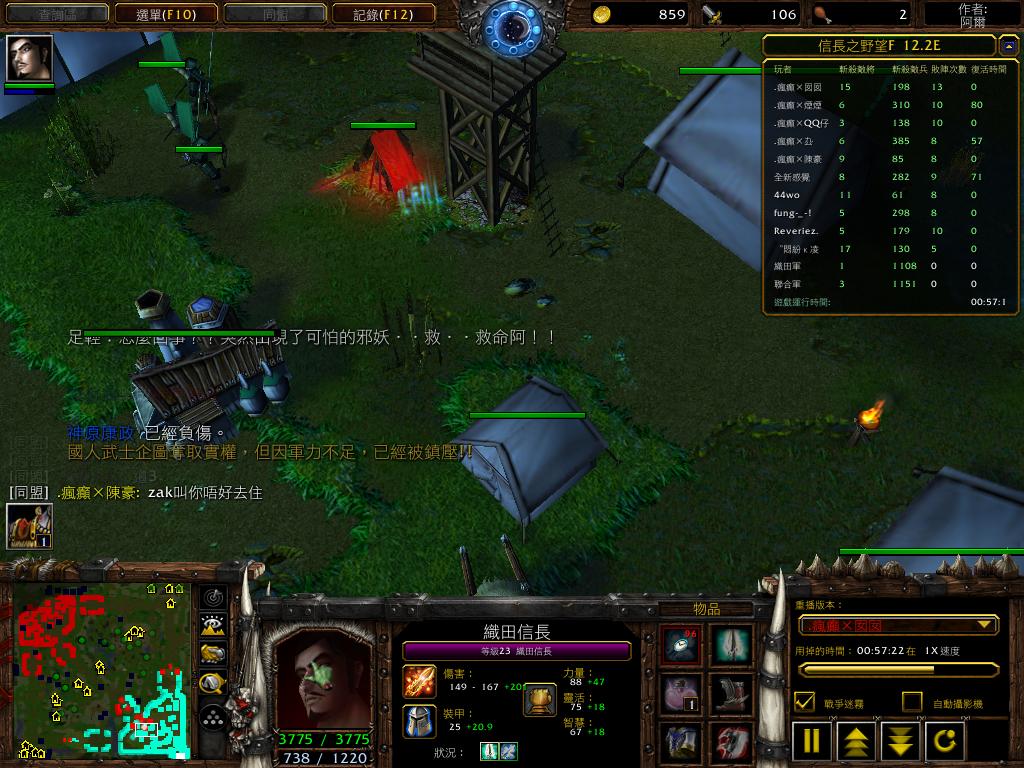Select the boots item slot

pos(731,693)
